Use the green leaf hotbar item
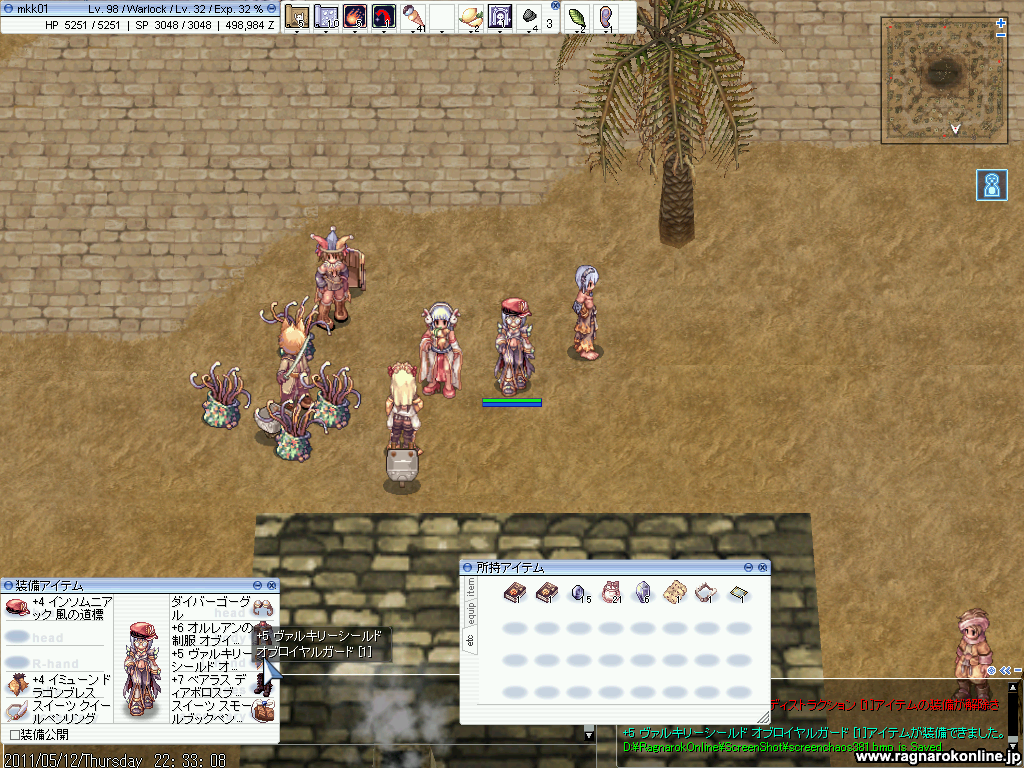The image size is (1024, 768). (x=577, y=16)
